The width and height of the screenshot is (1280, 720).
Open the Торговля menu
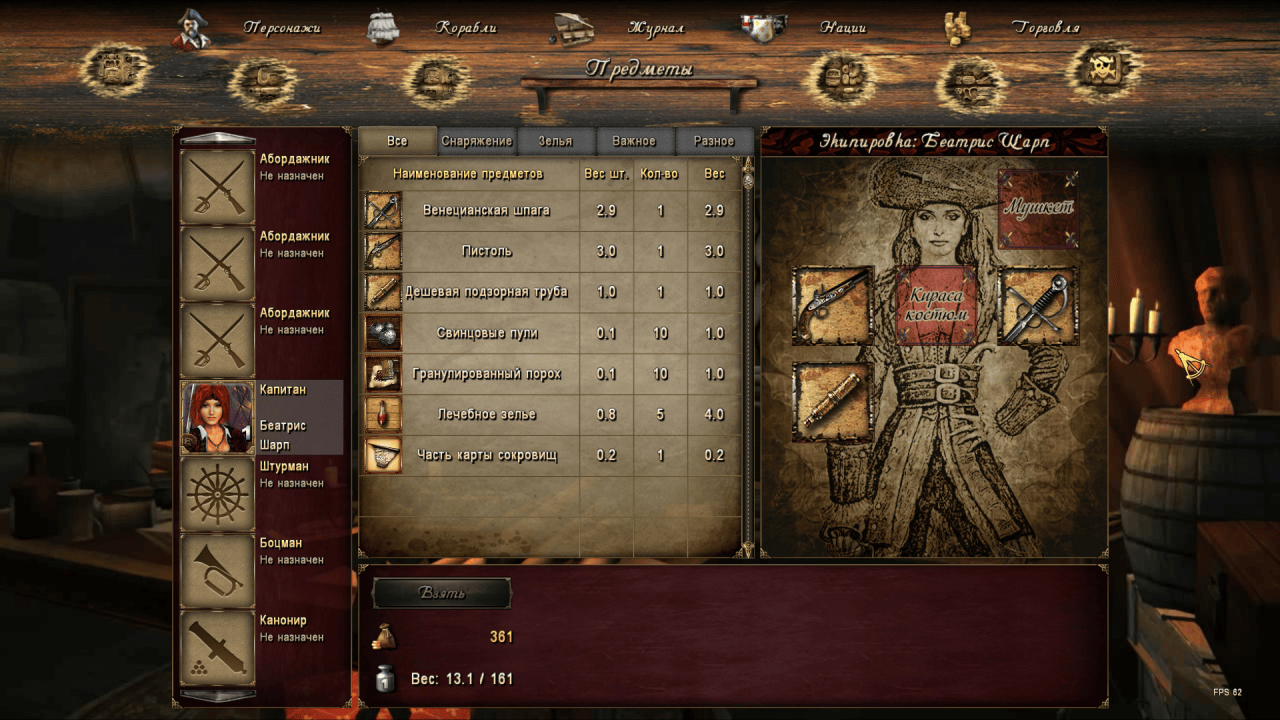1045,28
